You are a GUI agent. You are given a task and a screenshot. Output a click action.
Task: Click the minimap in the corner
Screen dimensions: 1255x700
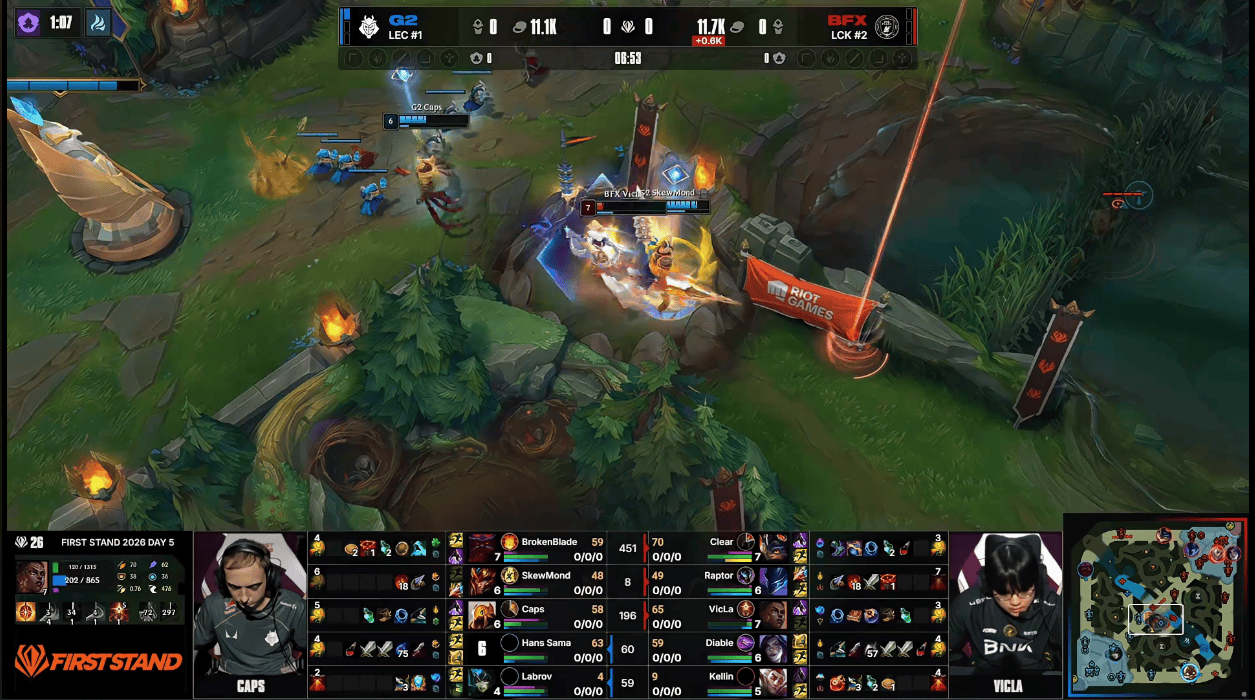(x=1157, y=605)
